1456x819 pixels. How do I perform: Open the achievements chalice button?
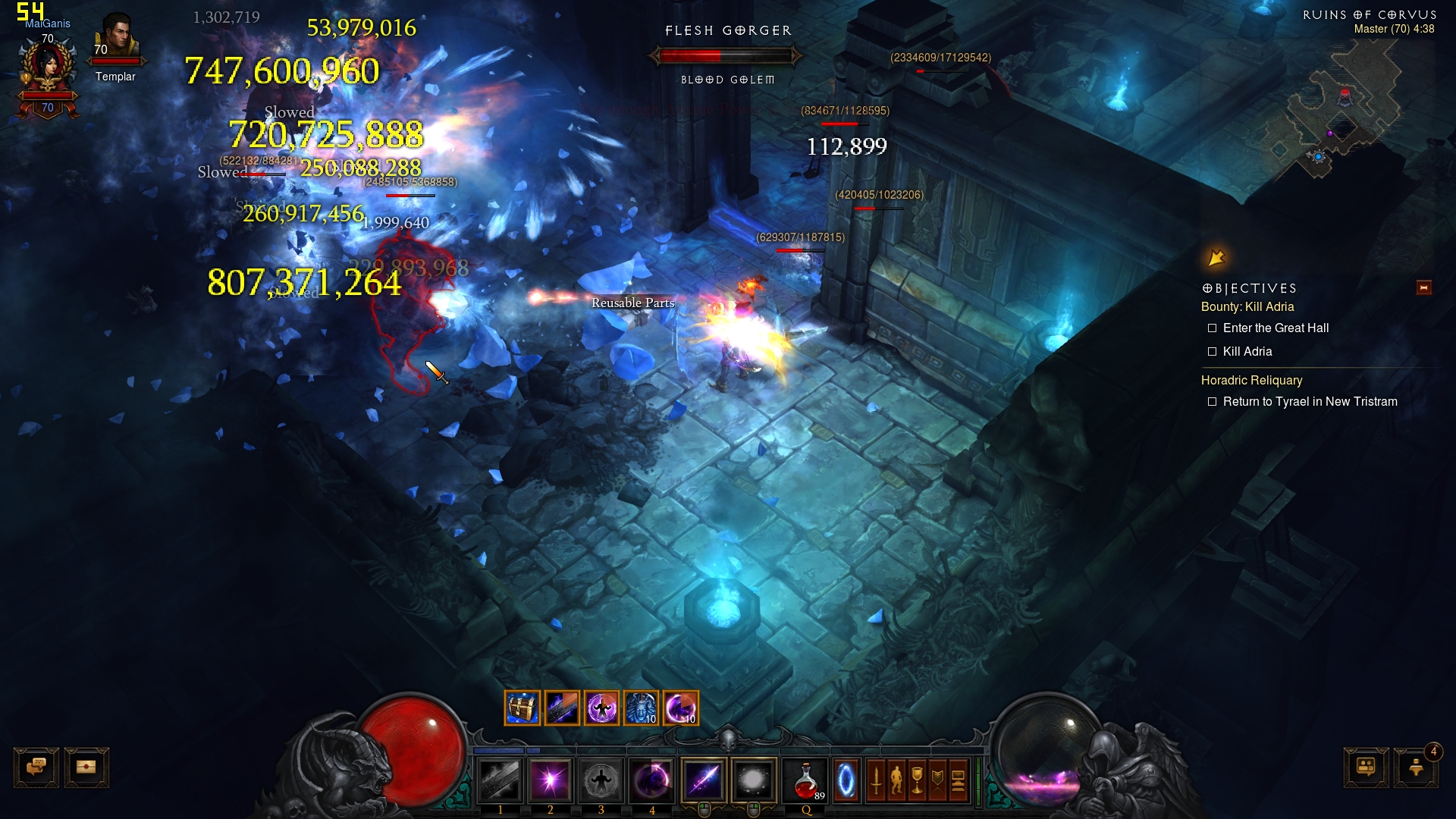pos(917,780)
